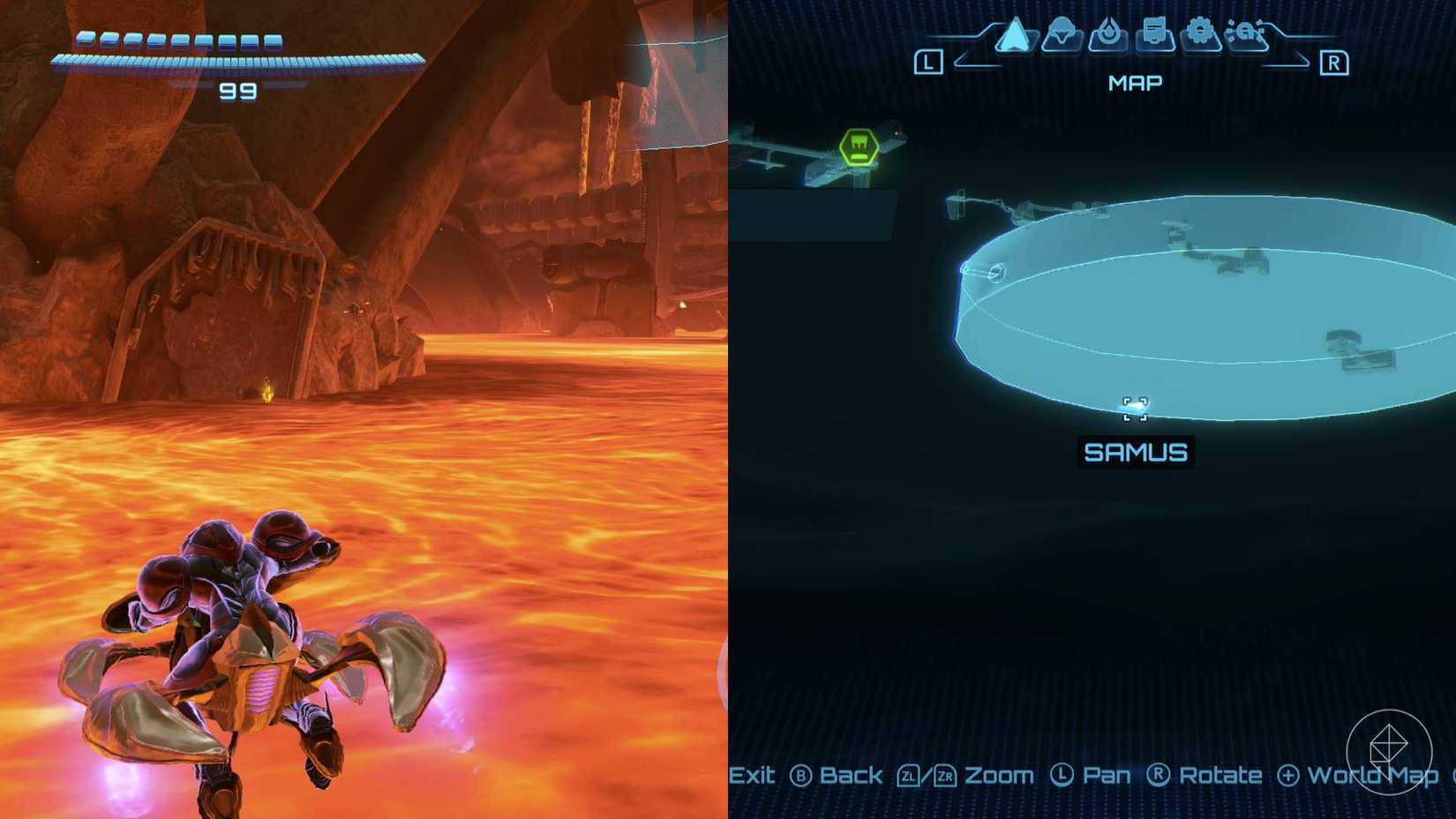
Task: Open World Map via the plus control
Action: [x=1287, y=777]
